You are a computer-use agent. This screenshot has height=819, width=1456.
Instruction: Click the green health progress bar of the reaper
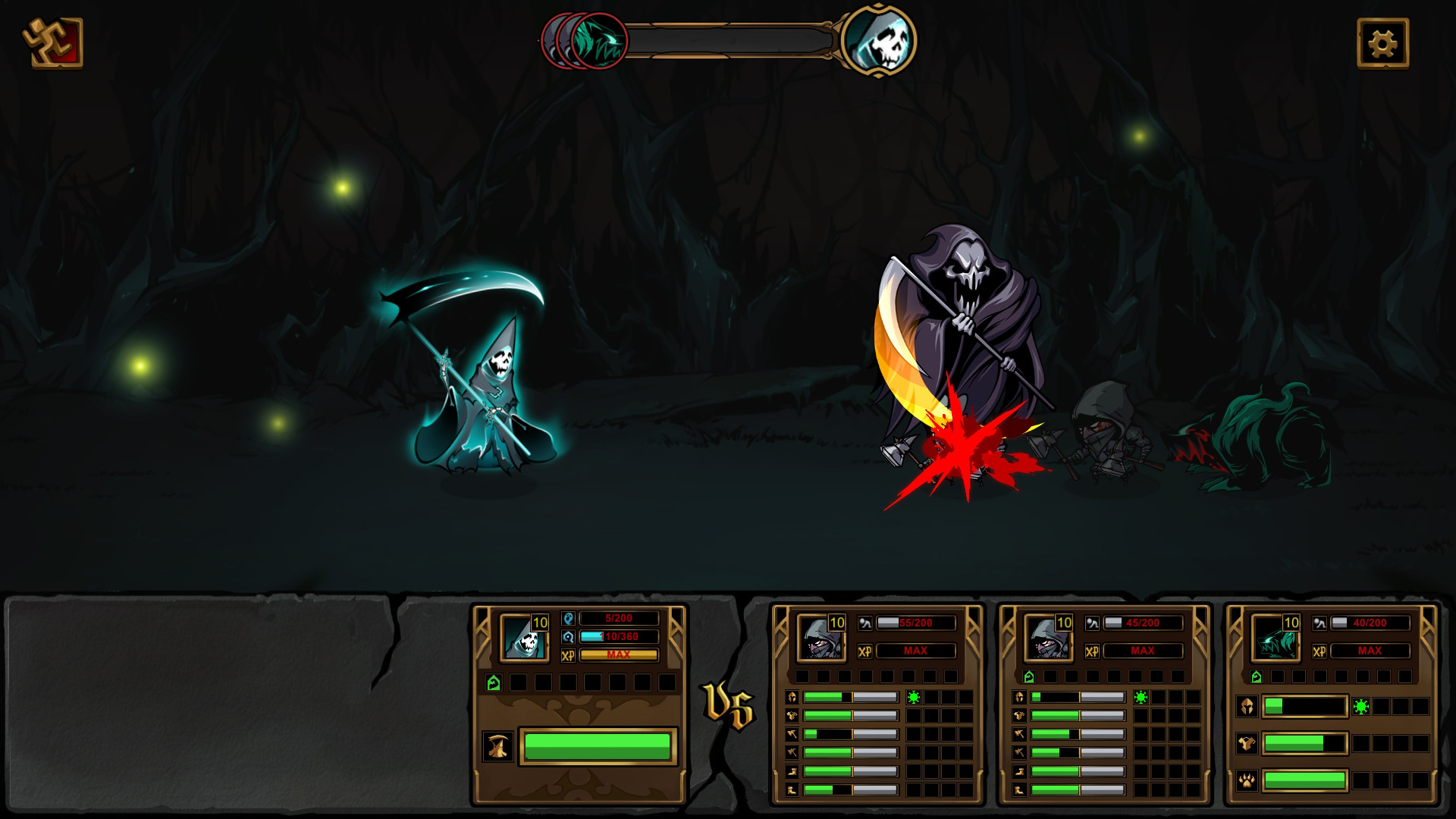[x=599, y=747]
